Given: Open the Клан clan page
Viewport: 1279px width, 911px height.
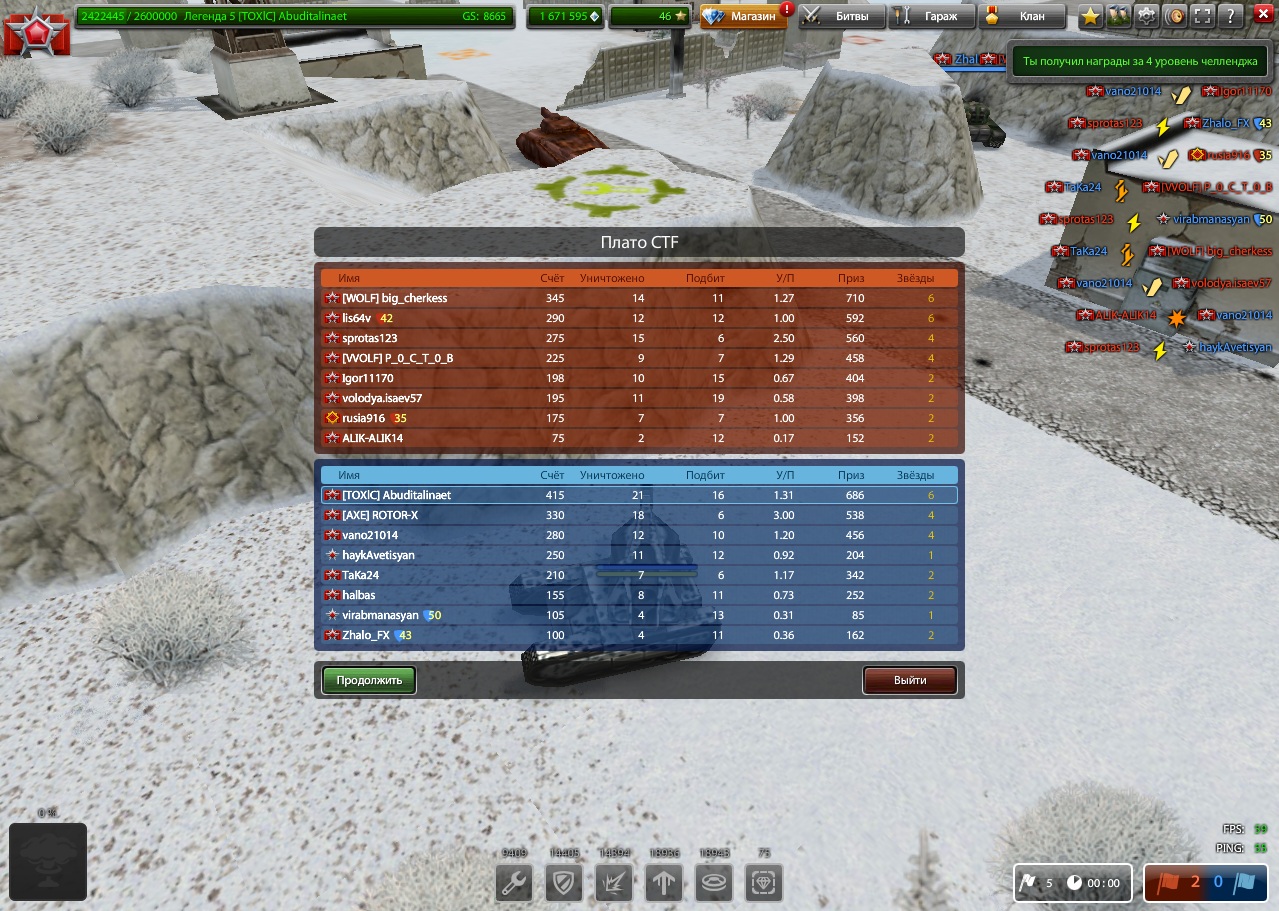Looking at the screenshot, I should [x=1021, y=16].
